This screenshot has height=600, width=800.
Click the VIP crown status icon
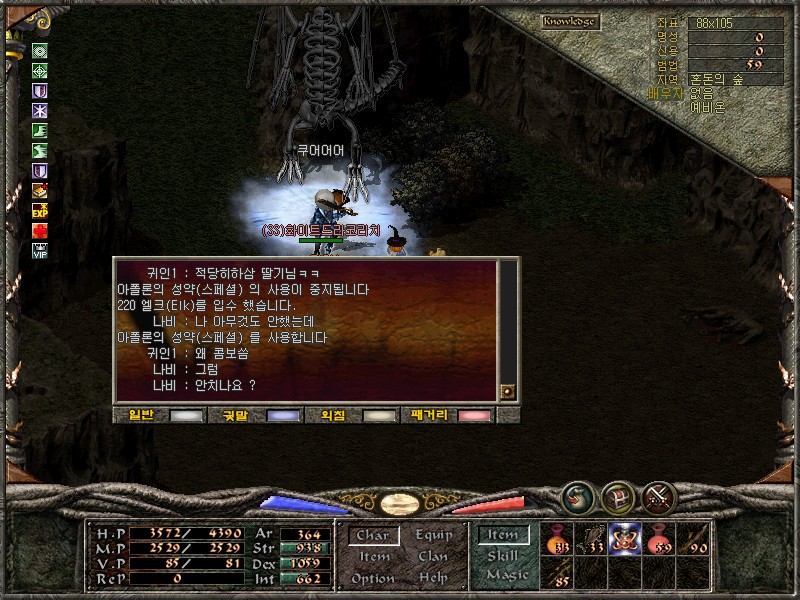pos(40,252)
